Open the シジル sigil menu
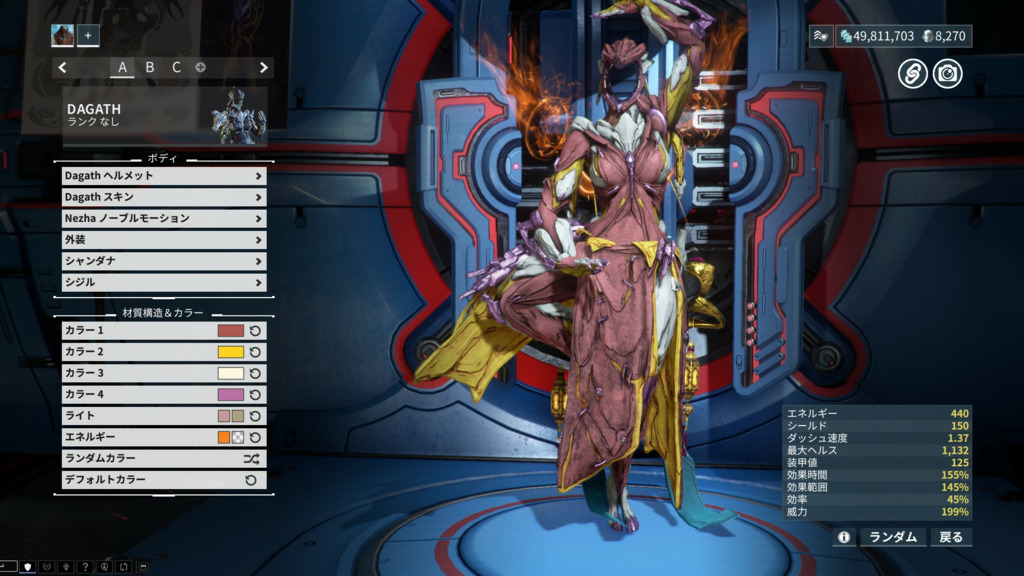This screenshot has width=1024, height=576. pyautogui.click(x=164, y=282)
